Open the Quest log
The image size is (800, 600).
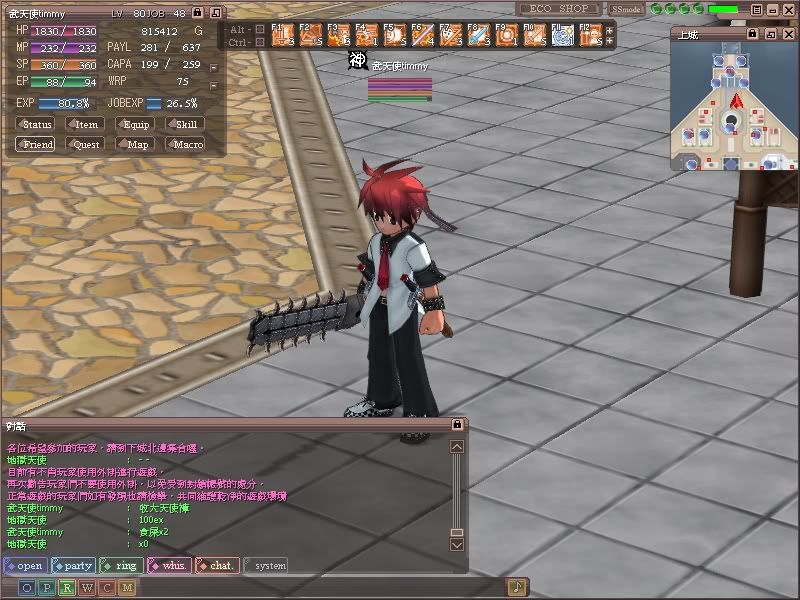[86, 144]
